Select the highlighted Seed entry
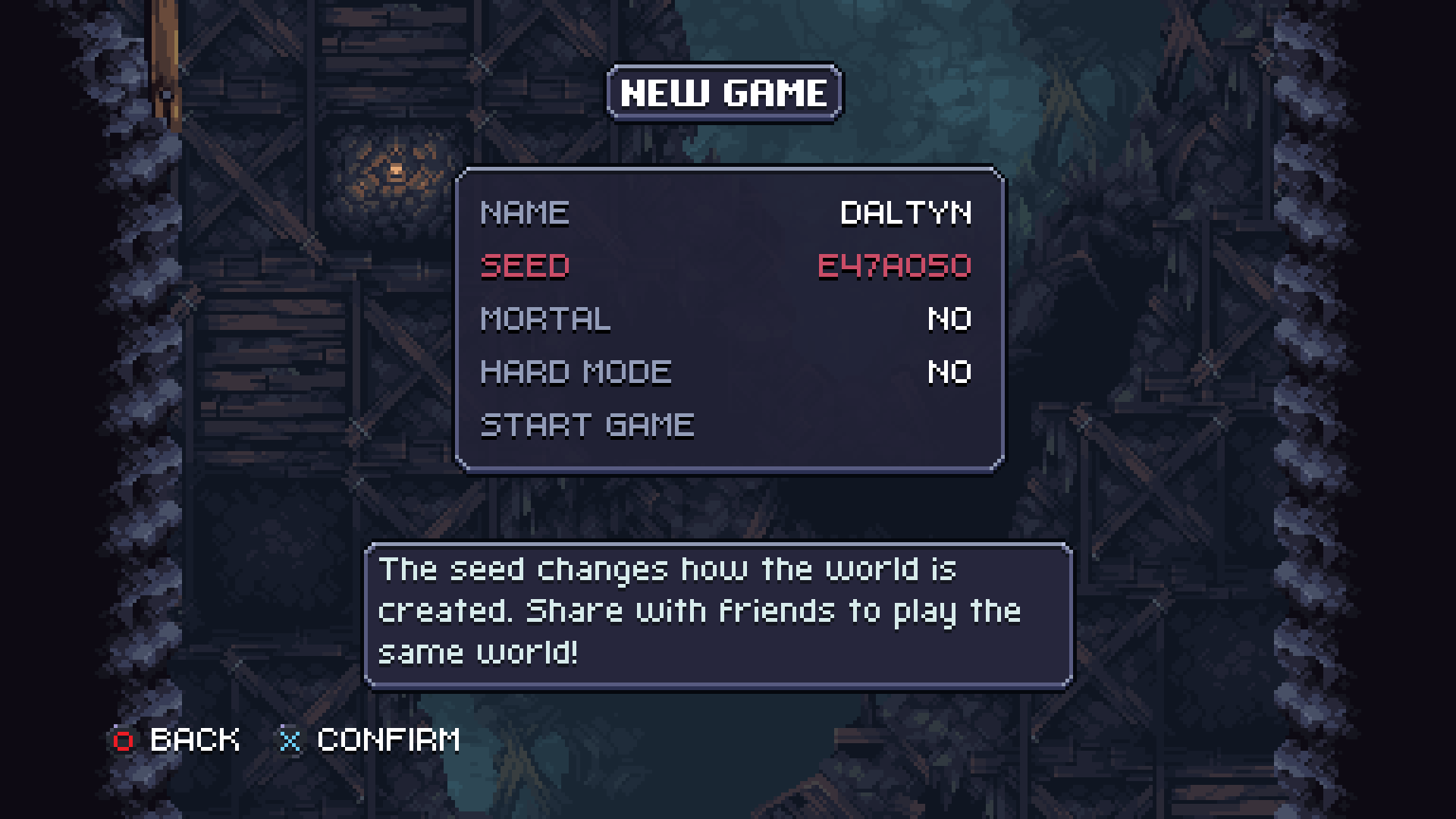Viewport: 1456px width, 819px height. click(x=726, y=266)
